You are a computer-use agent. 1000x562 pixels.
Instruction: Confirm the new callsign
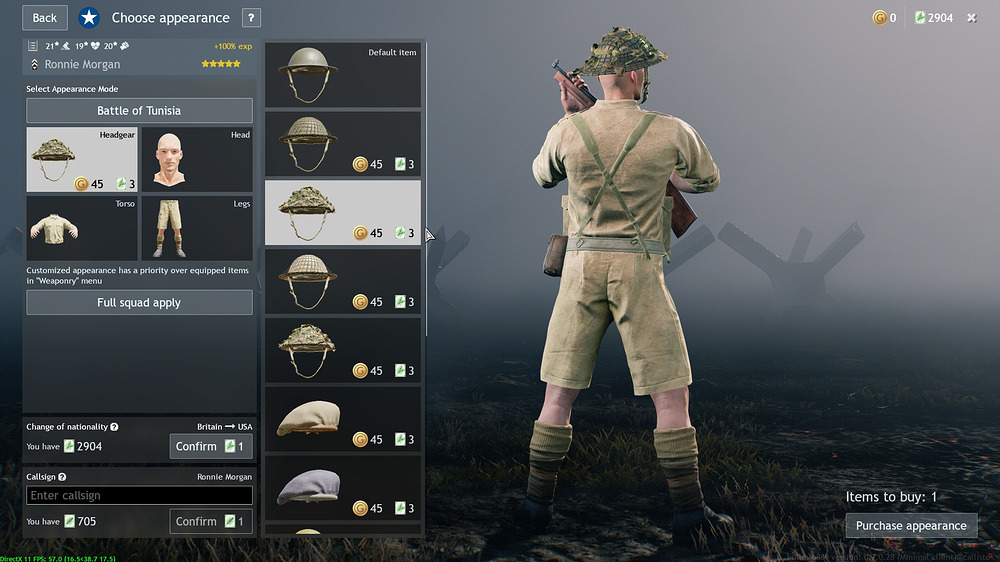(210, 521)
